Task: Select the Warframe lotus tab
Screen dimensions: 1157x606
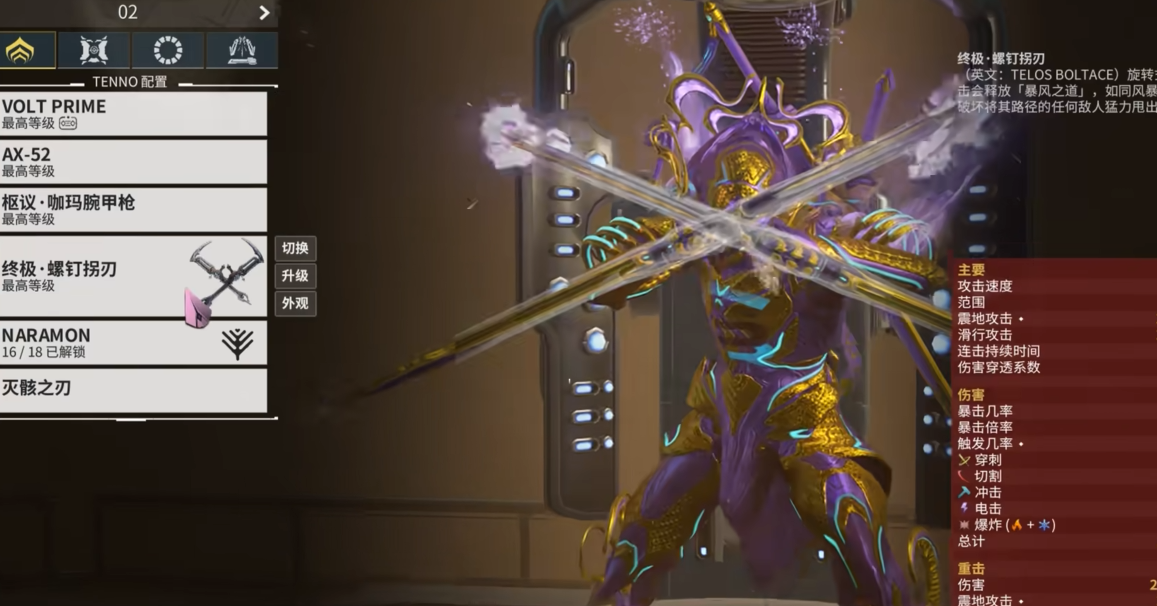Action: click(20, 51)
